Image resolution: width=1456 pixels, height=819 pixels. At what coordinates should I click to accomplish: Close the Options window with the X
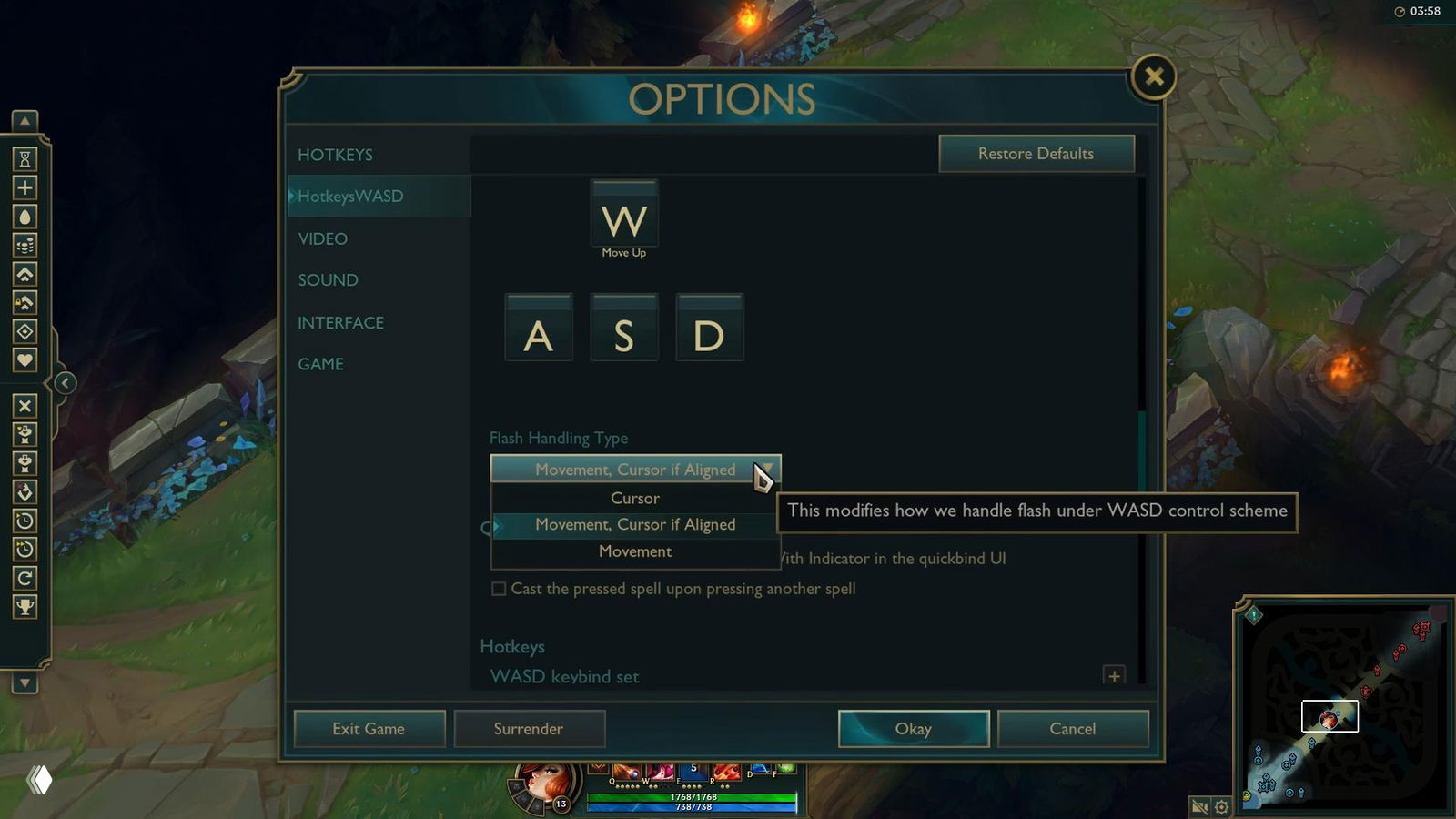coord(1154,76)
